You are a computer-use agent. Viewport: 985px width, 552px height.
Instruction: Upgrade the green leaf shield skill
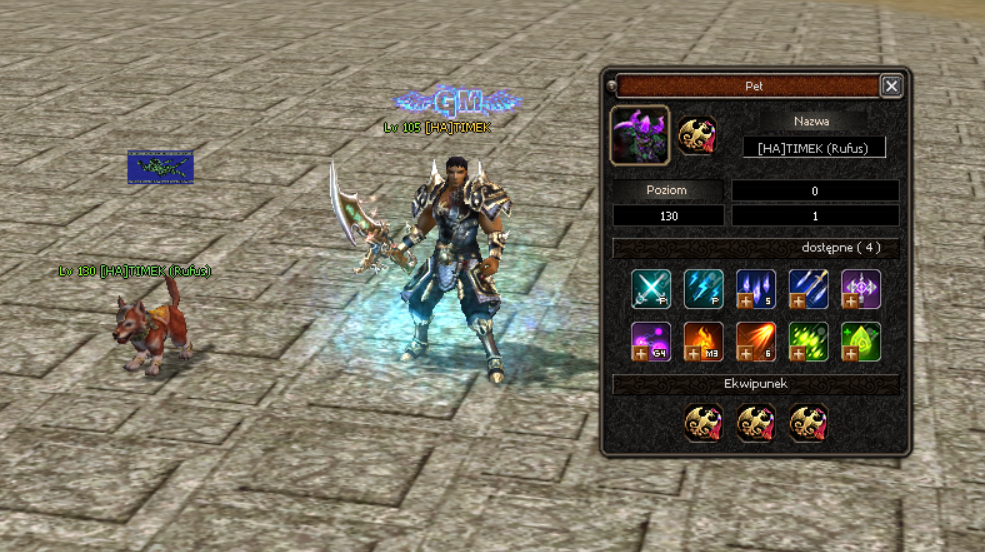pos(850,353)
